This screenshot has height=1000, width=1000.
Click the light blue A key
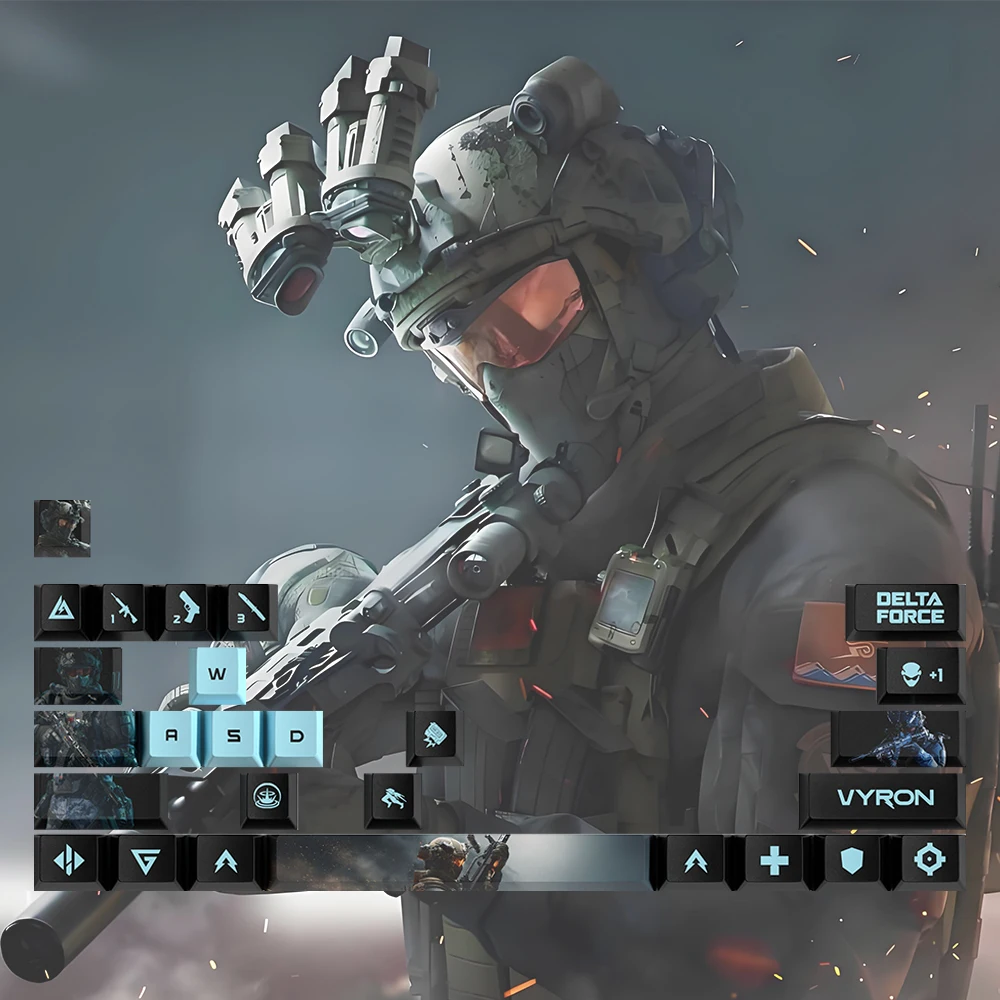[x=170, y=736]
